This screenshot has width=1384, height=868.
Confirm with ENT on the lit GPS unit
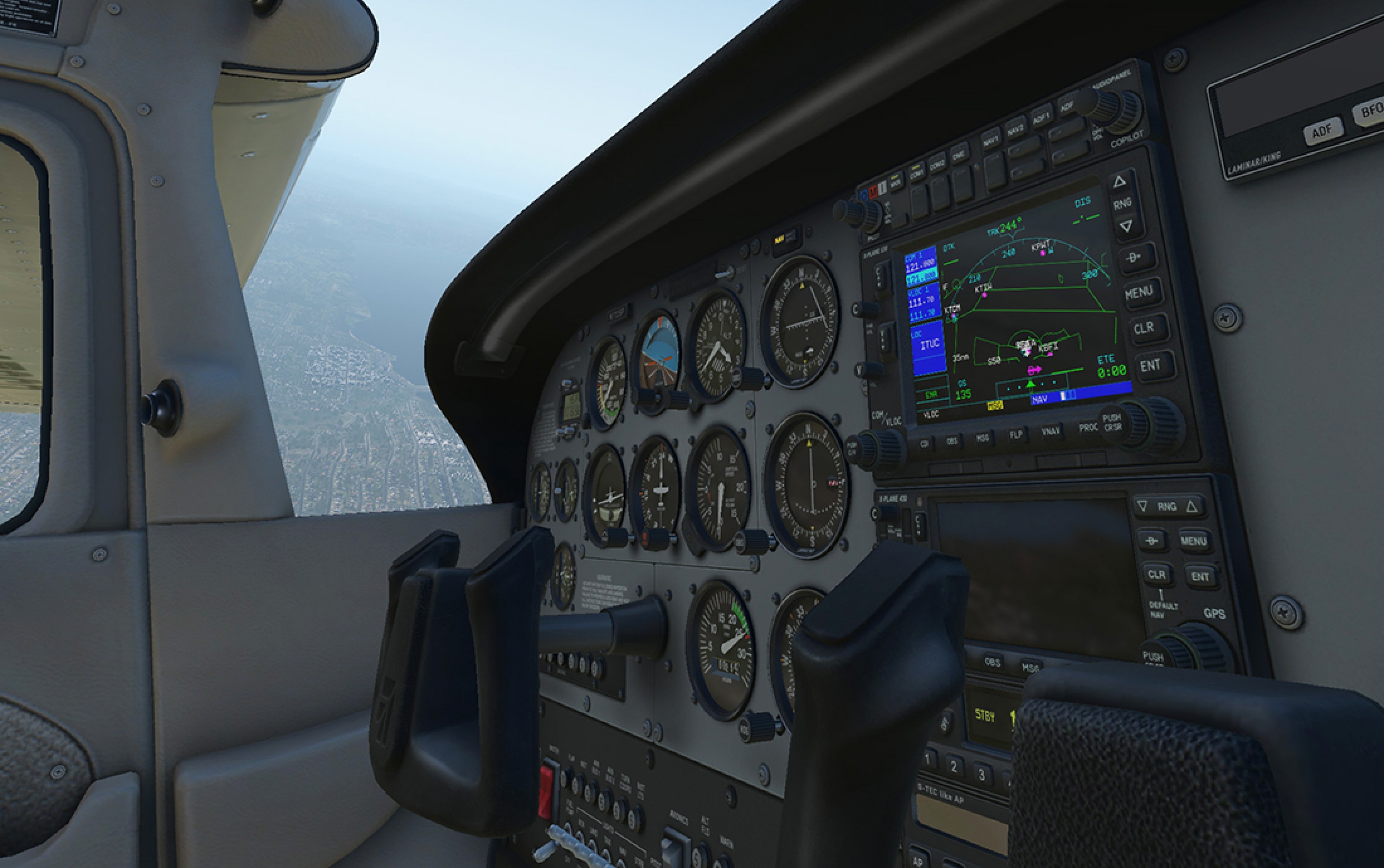pos(1150,365)
